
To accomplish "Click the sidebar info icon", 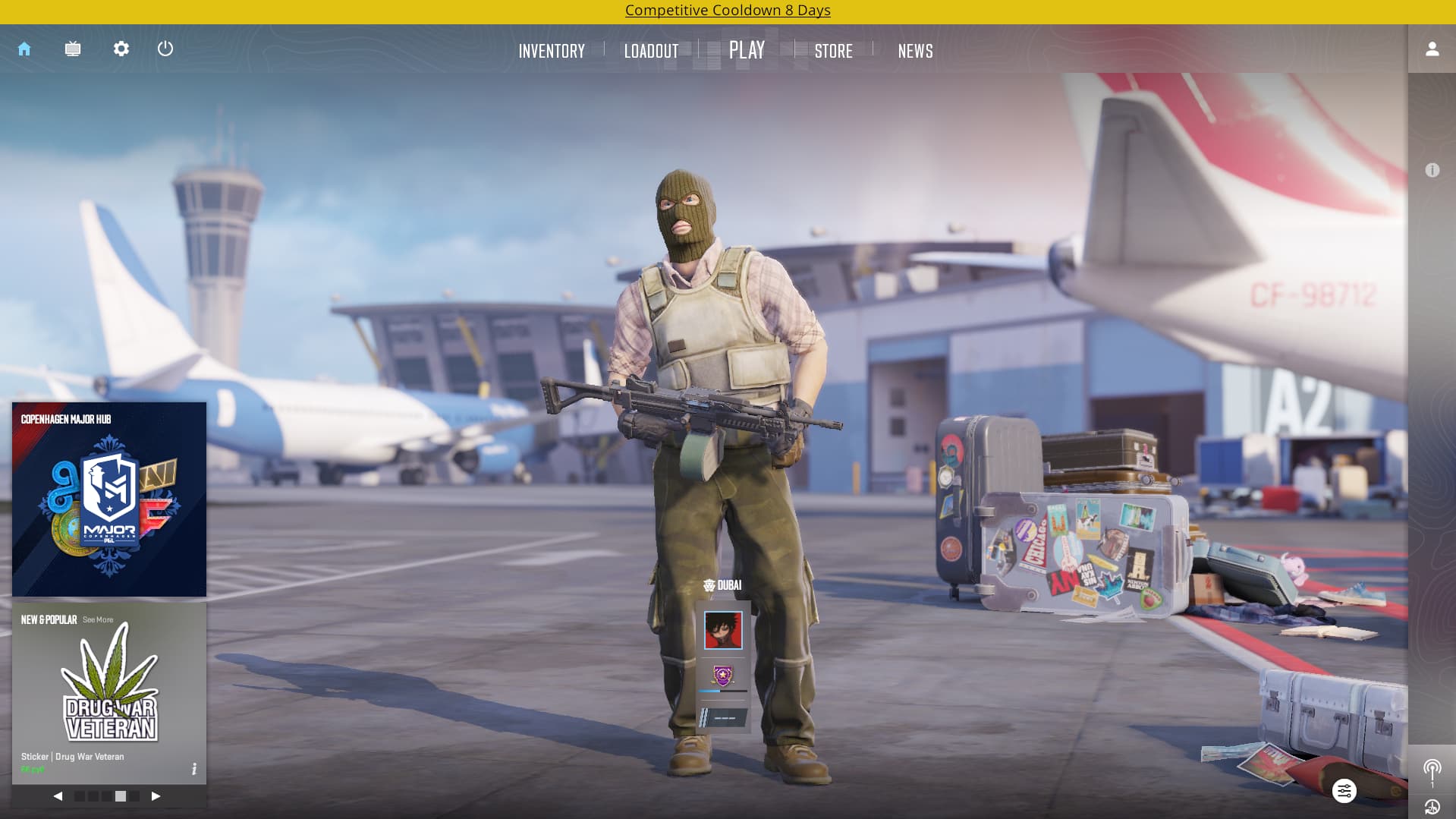I will coord(1432,171).
